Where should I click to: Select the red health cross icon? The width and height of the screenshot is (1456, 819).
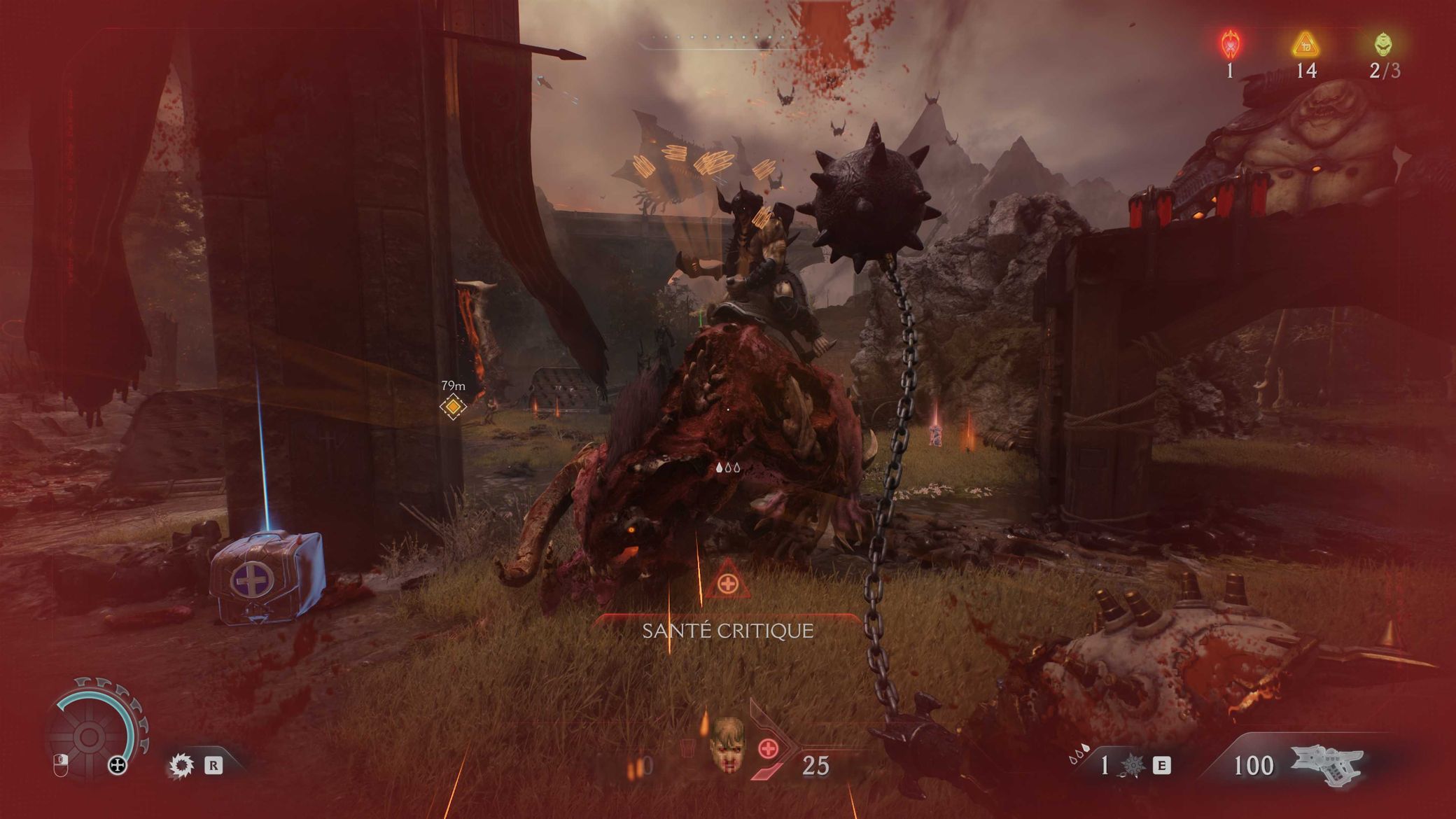point(769,749)
